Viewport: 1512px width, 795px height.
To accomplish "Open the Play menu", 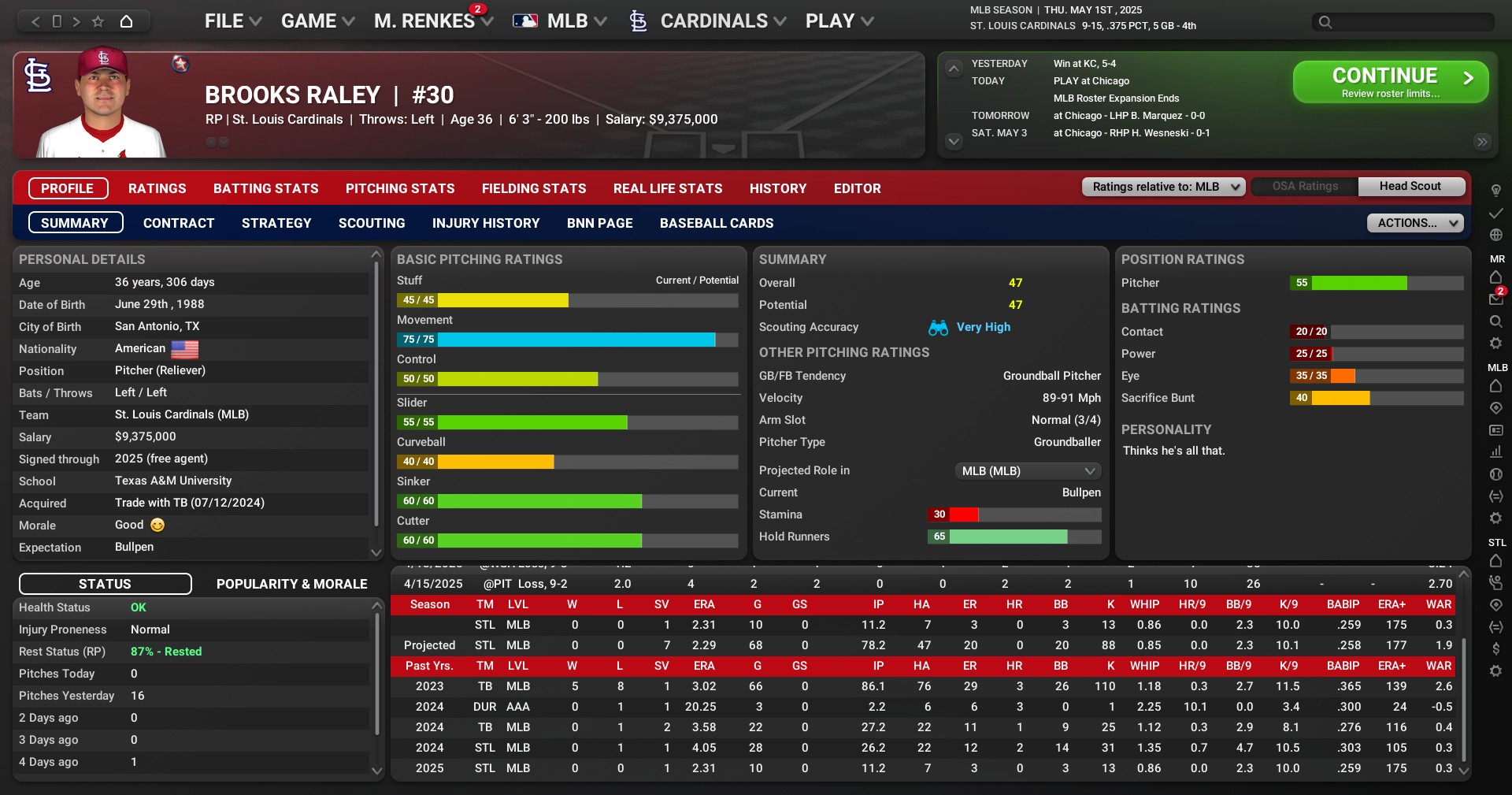I will click(x=839, y=21).
